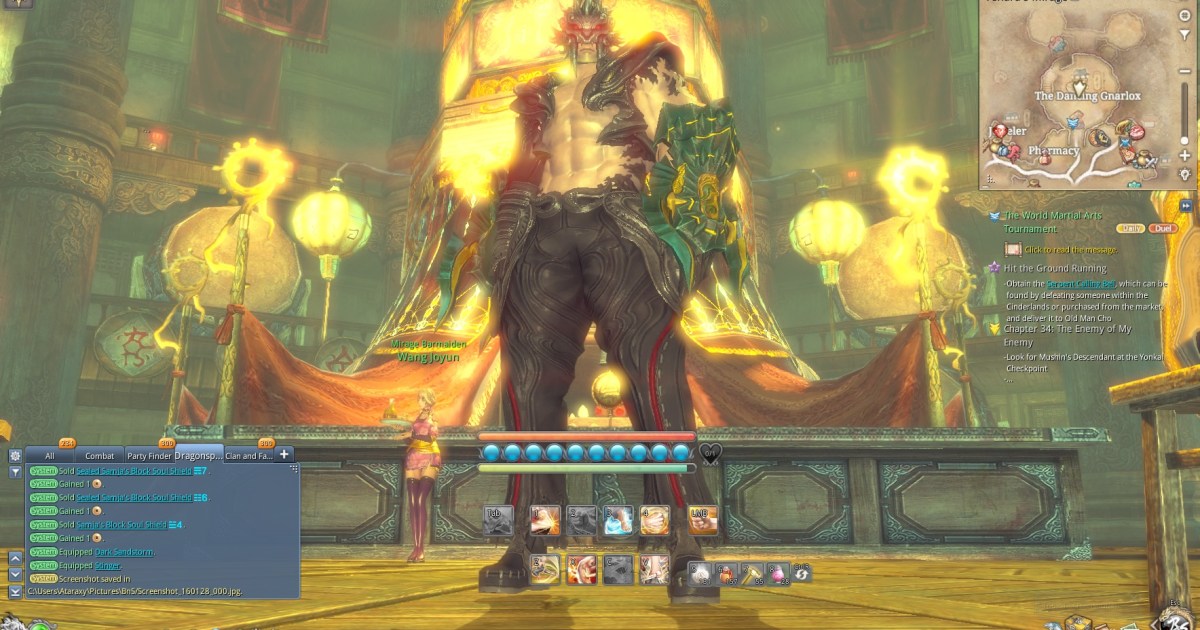Jump chat log to the bottom

coord(15,591)
